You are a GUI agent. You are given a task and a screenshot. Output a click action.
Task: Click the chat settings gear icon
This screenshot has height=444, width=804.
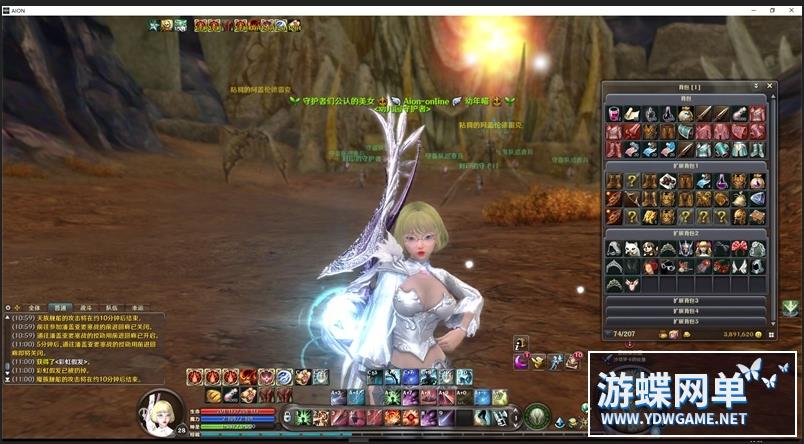point(9,309)
